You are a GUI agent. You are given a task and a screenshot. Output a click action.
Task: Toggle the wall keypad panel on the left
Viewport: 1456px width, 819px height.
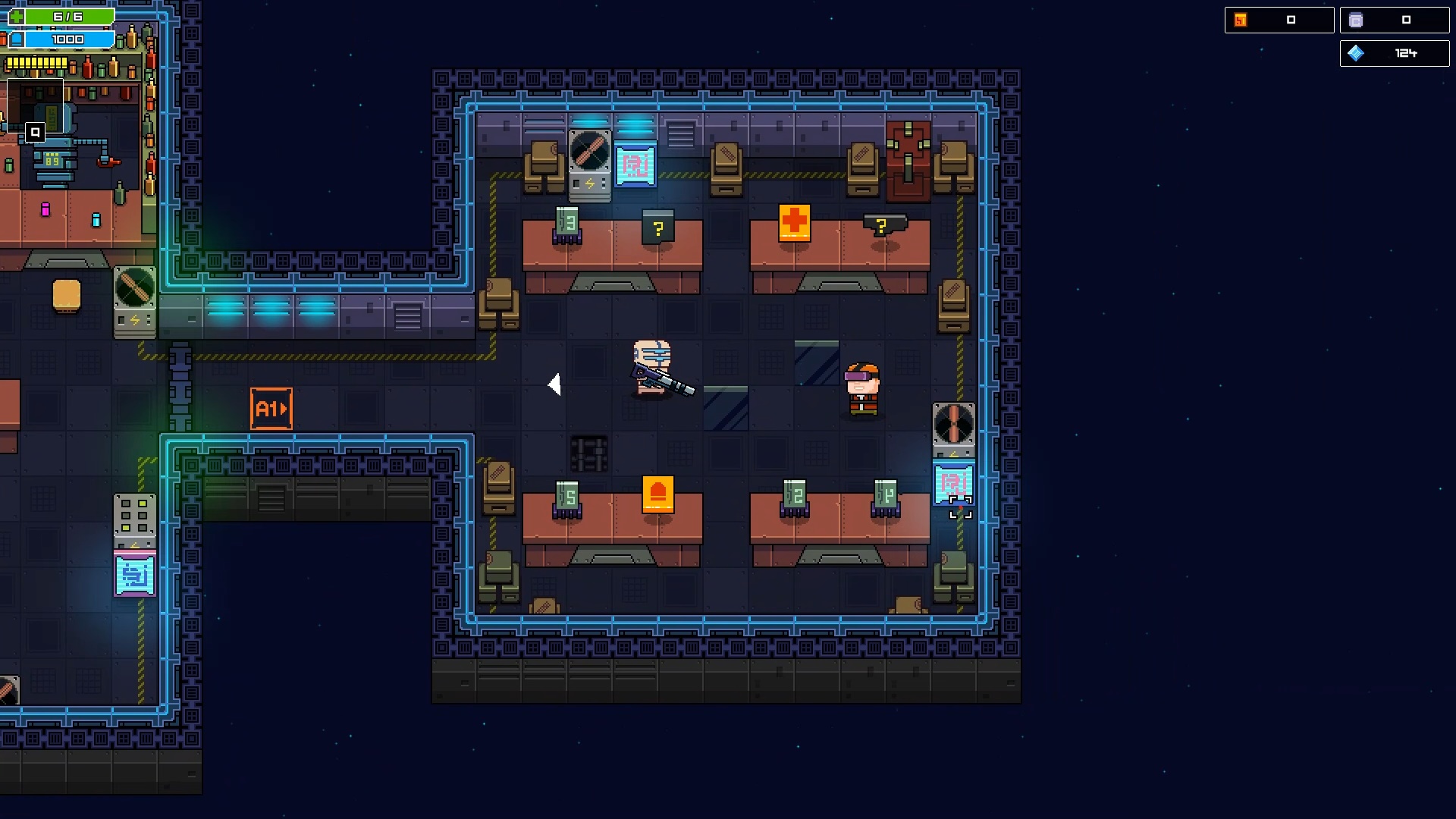tap(135, 516)
